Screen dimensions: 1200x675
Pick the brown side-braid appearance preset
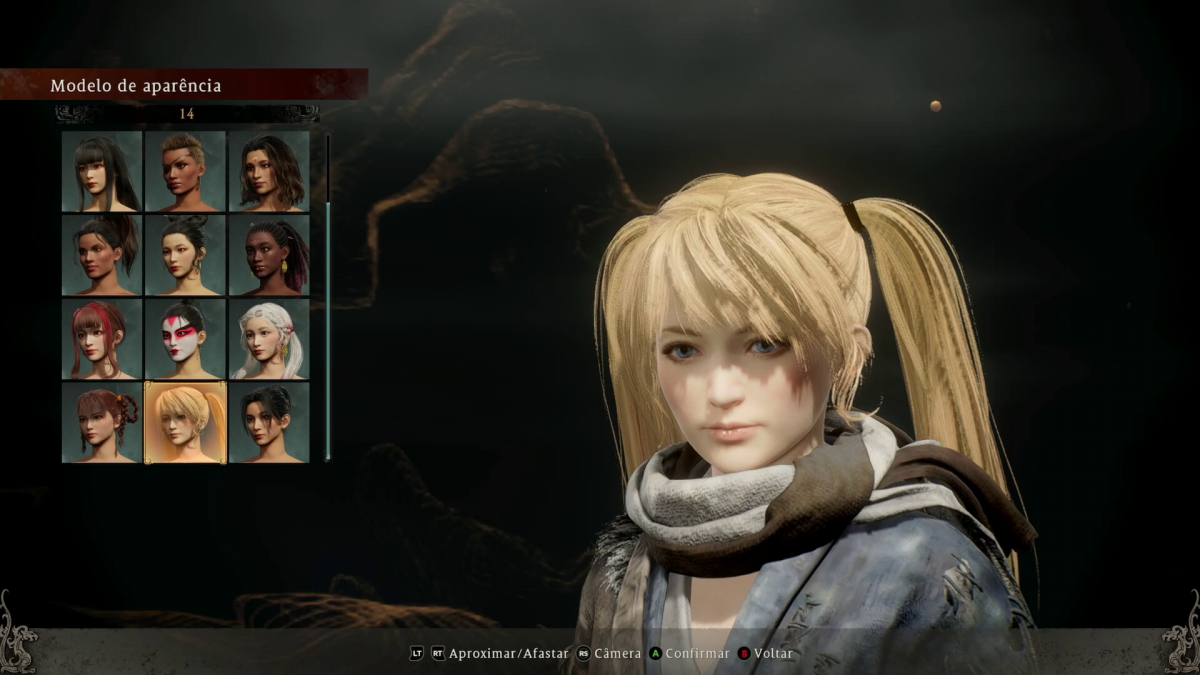pos(102,422)
